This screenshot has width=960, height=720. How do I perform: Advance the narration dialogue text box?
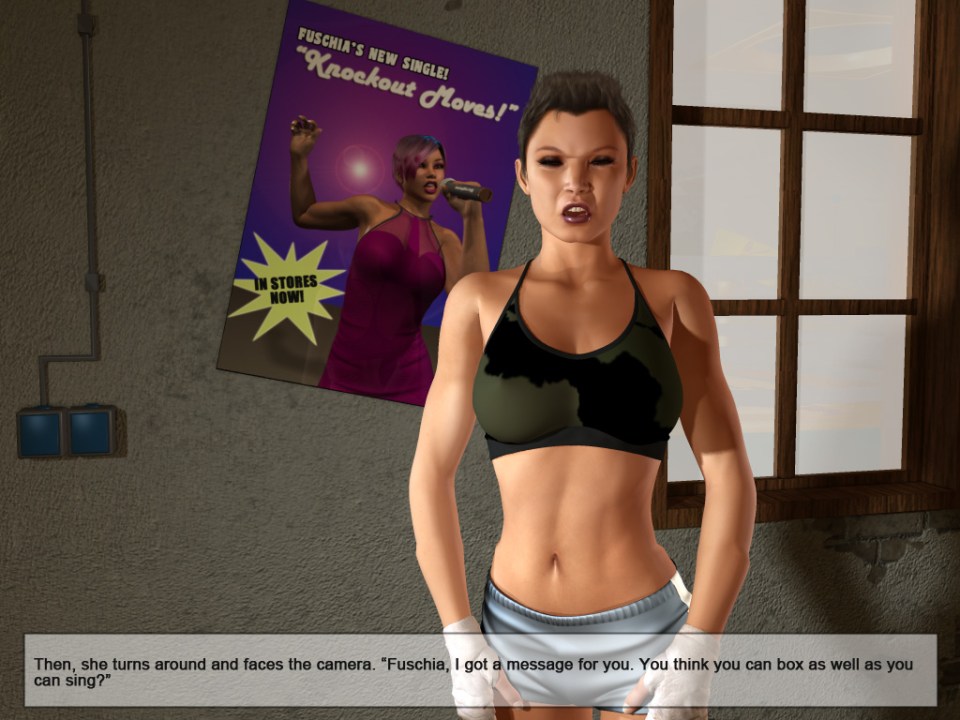pos(480,670)
